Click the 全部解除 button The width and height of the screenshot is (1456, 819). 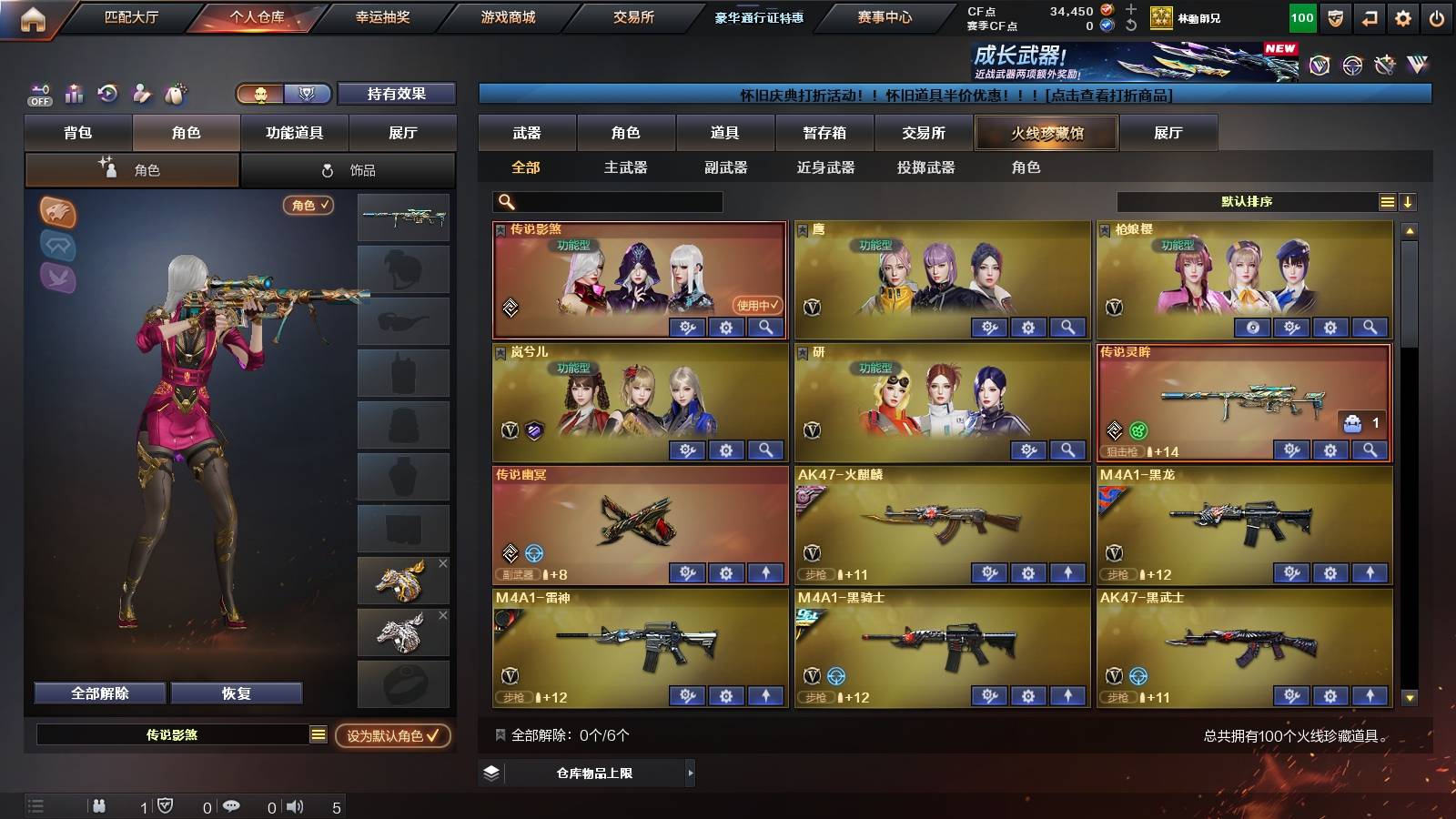point(98,693)
